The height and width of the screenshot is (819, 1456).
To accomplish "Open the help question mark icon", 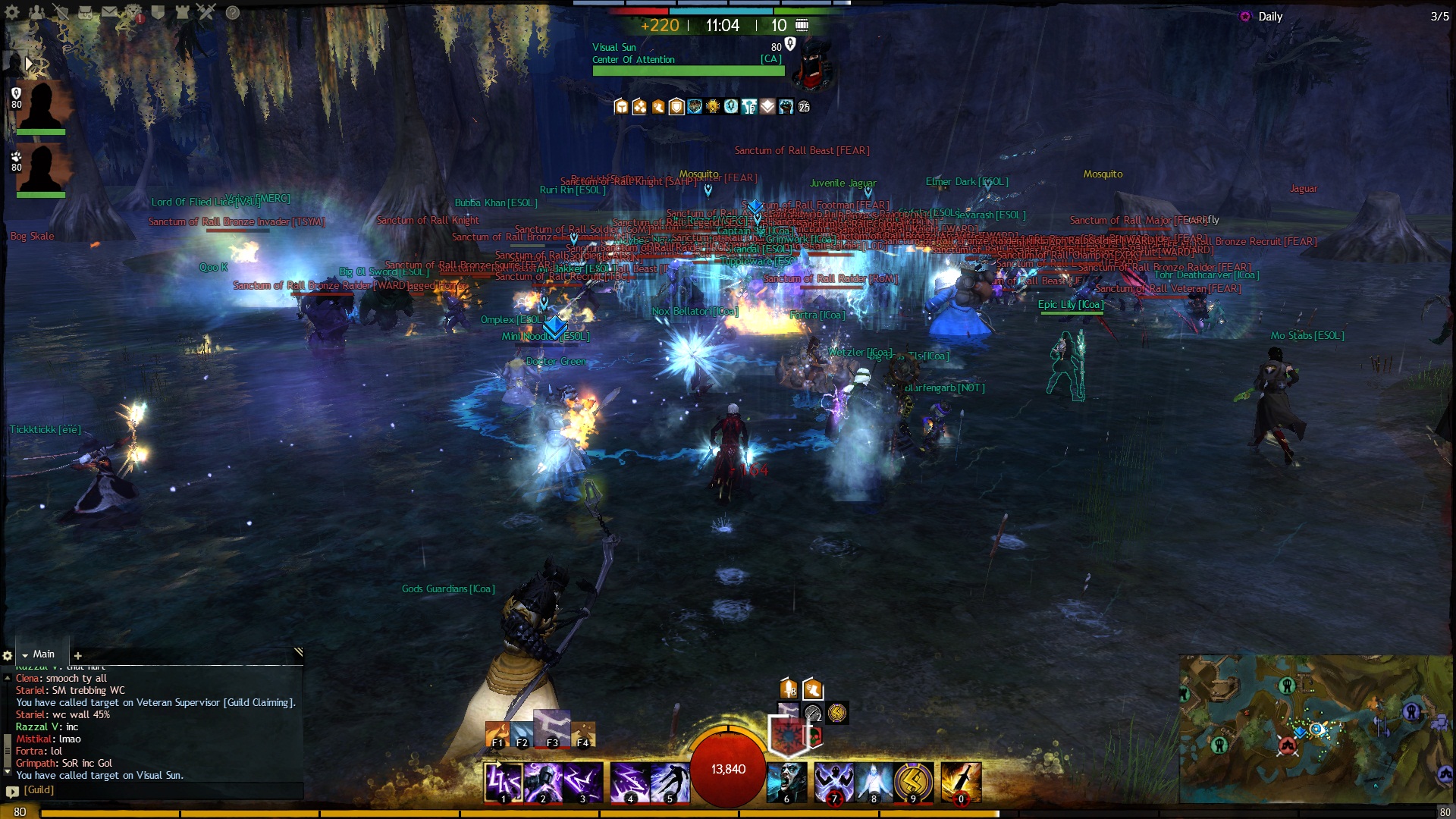I will coord(233,12).
